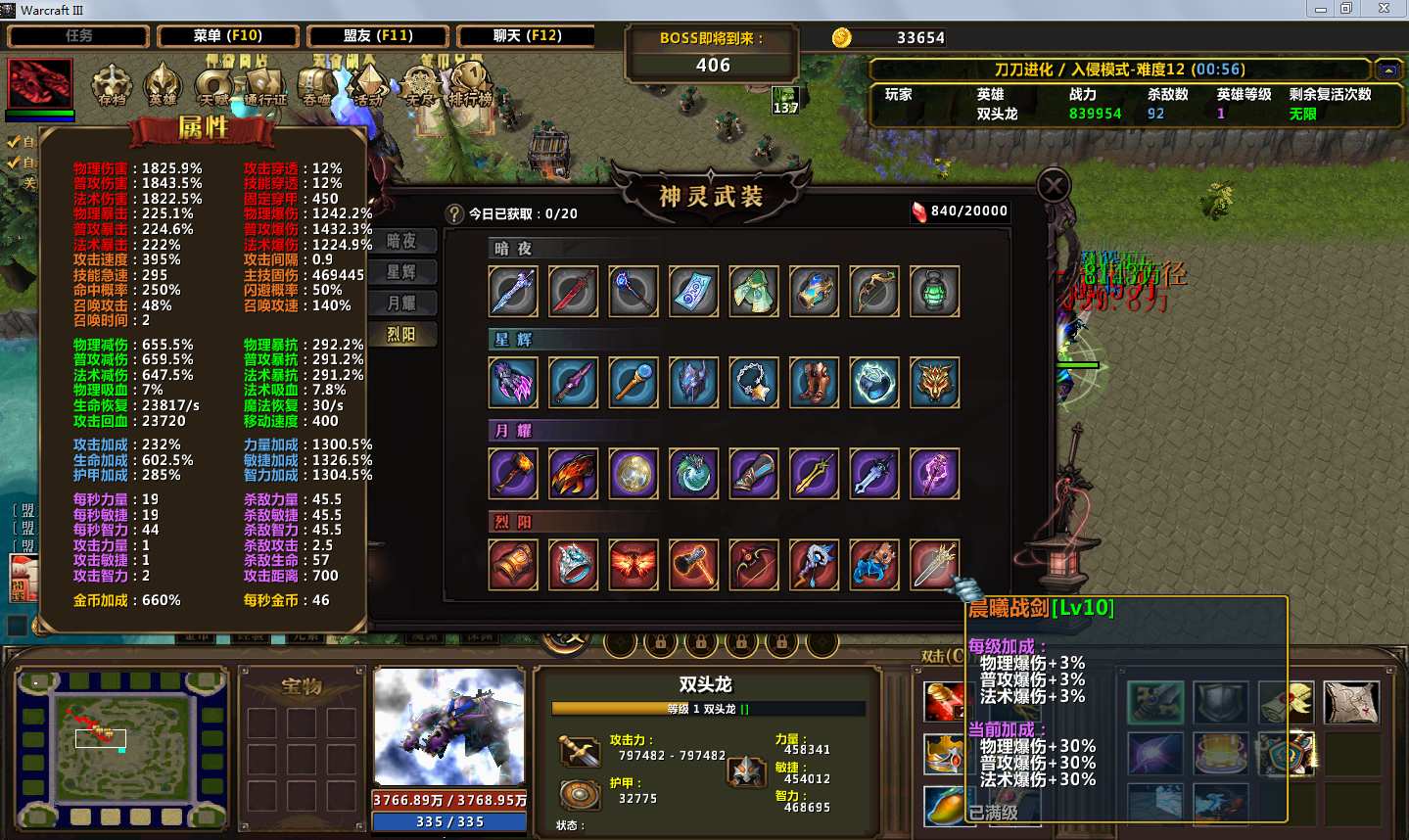This screenshot has height=840, width=1409.
Task: Pick the golden orb in the 月耀 row
Action: (x=634, y=474)
